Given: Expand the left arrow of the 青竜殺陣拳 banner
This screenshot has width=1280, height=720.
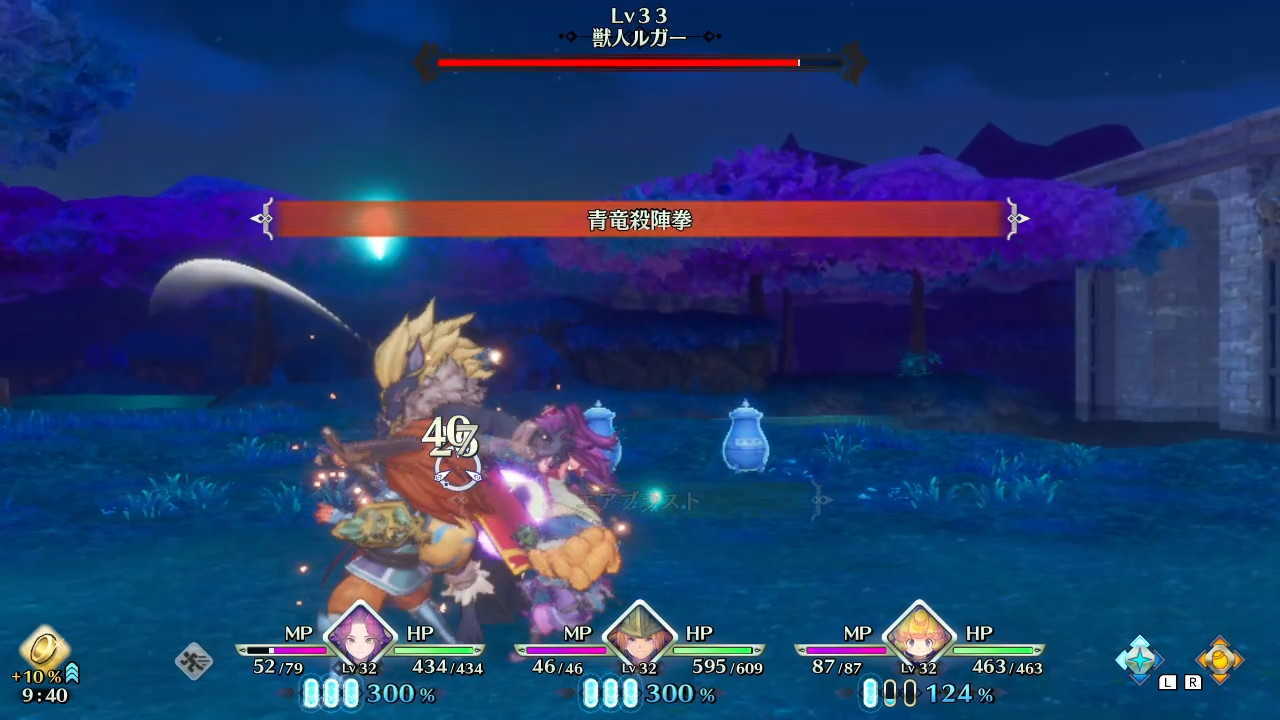Looking at the screenshot, I should (x=262, y=217).
